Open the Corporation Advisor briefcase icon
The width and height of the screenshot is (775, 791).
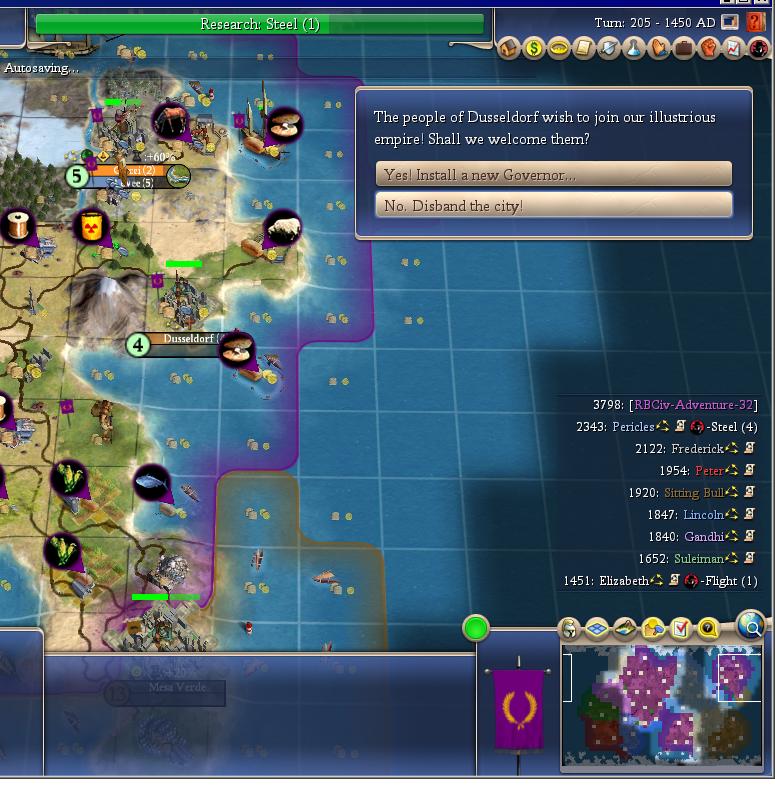(684, 48)
